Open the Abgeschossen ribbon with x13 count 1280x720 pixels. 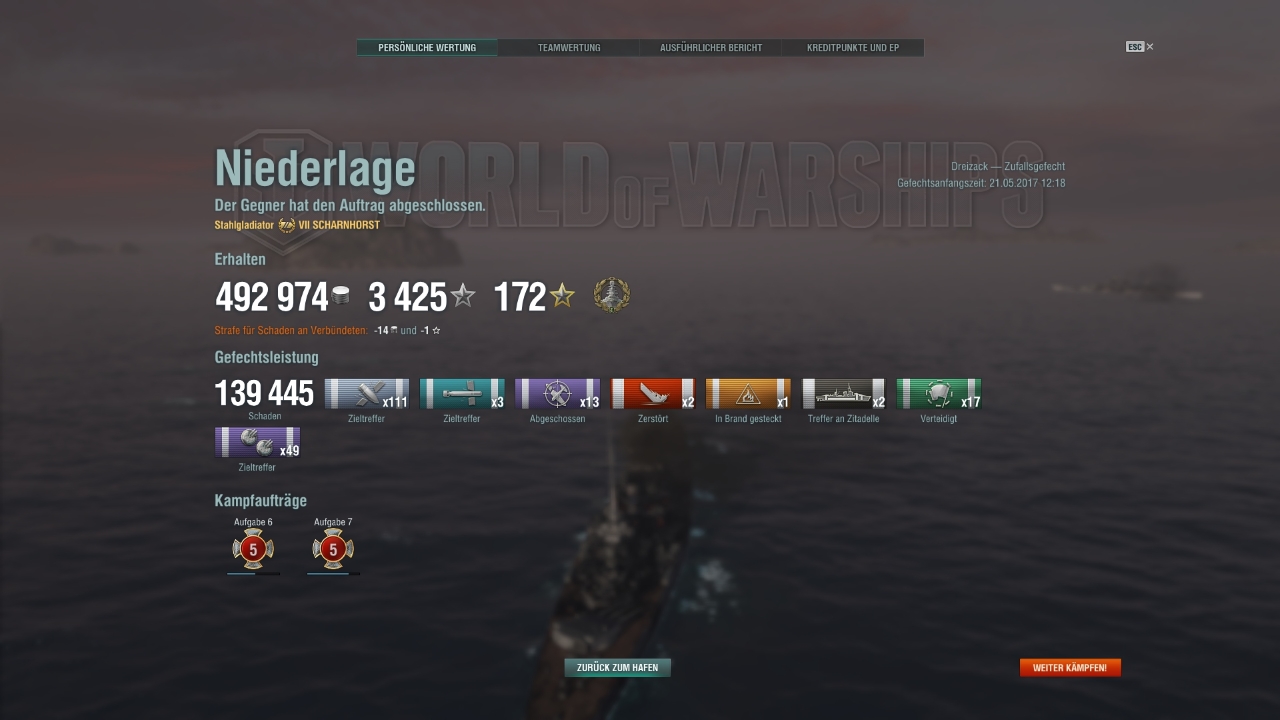(557, 393)
